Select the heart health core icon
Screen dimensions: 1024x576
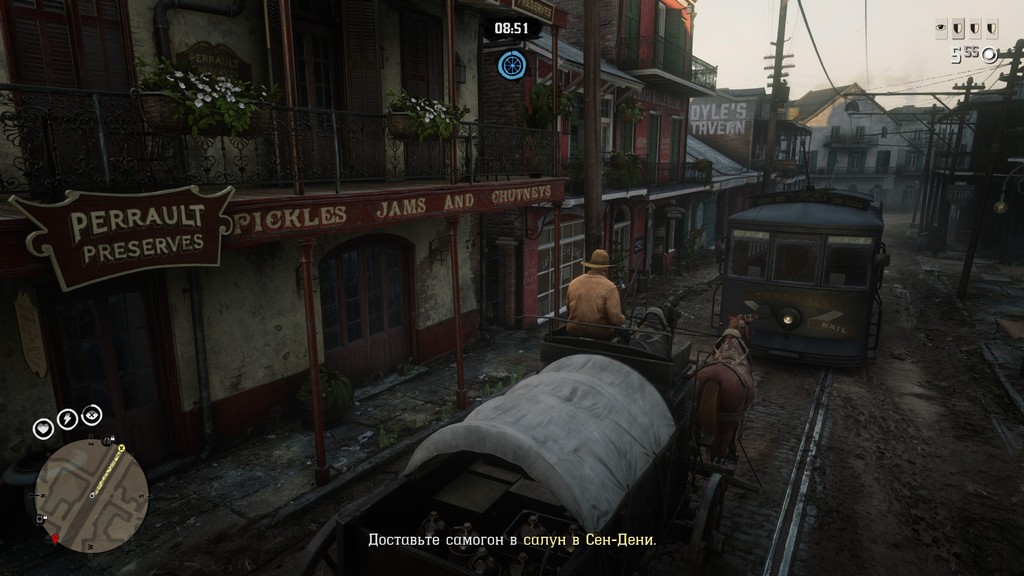pyautogui.click(x=43, y=428)
